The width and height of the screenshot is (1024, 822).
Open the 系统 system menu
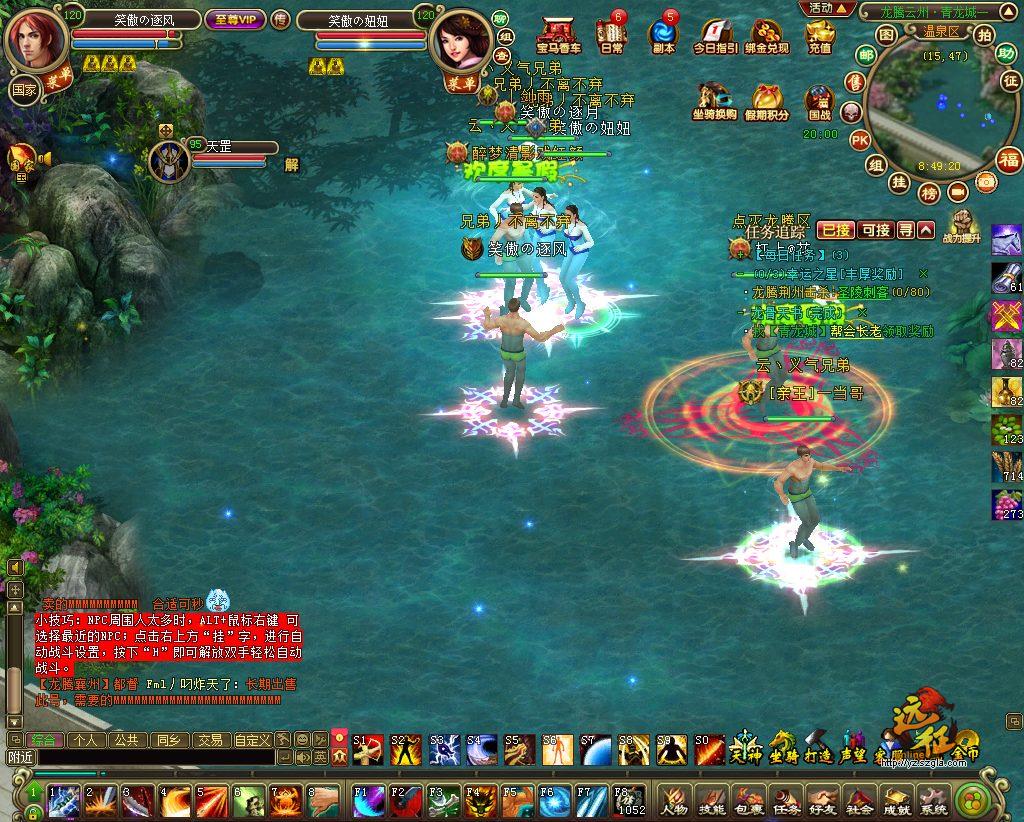coord(933,800)
